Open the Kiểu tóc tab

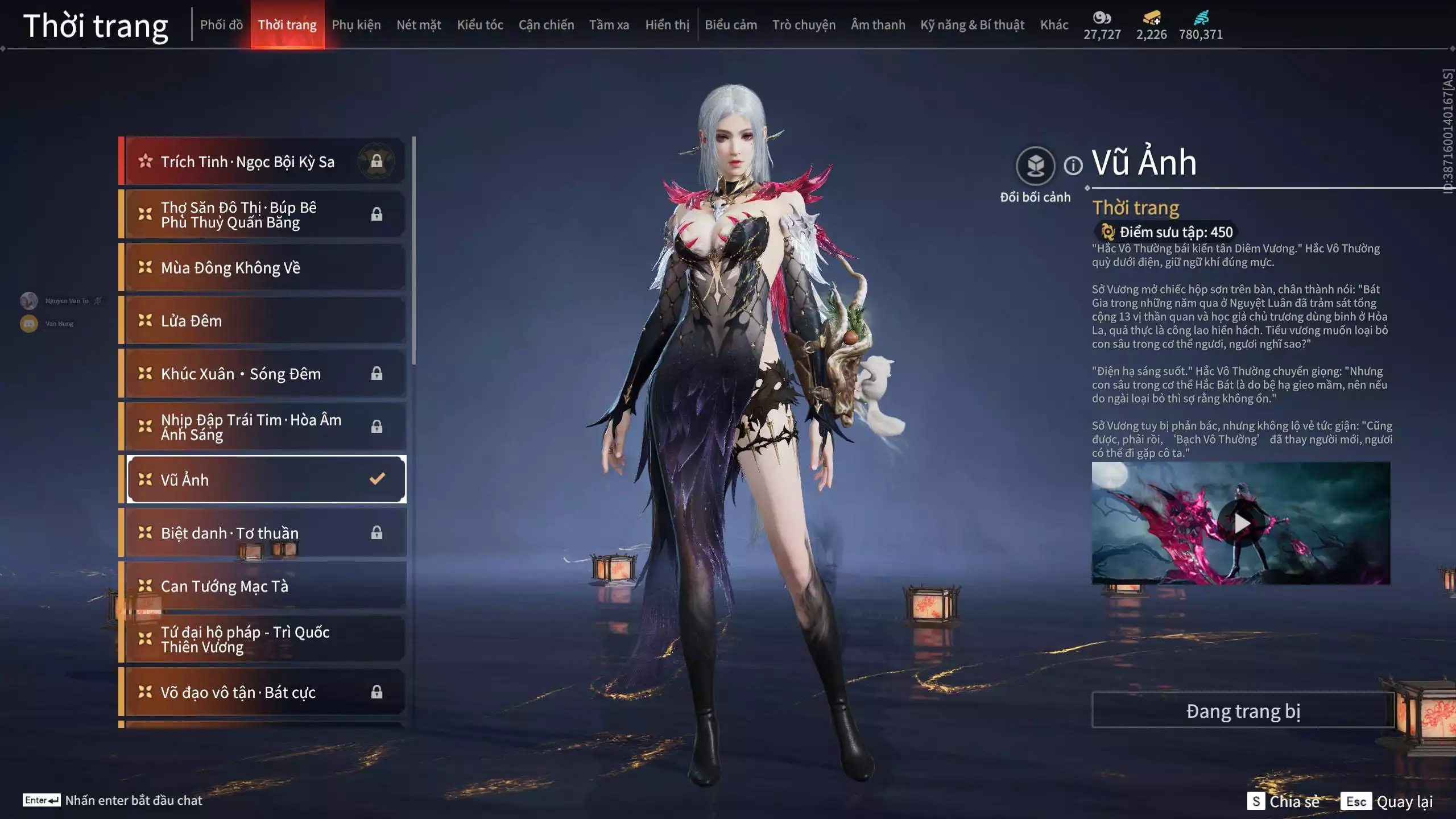tap(479, 24)
